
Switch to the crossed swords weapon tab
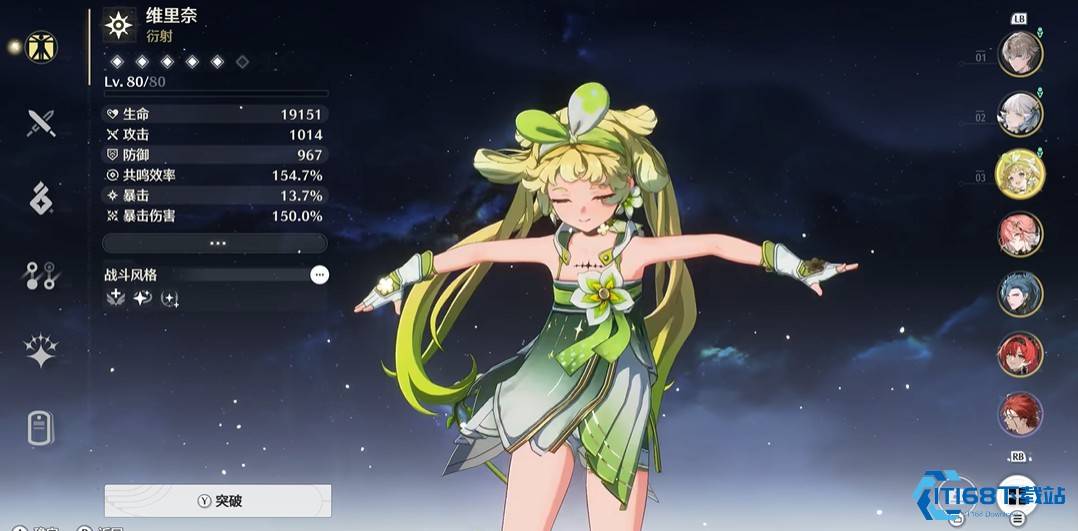41,123
